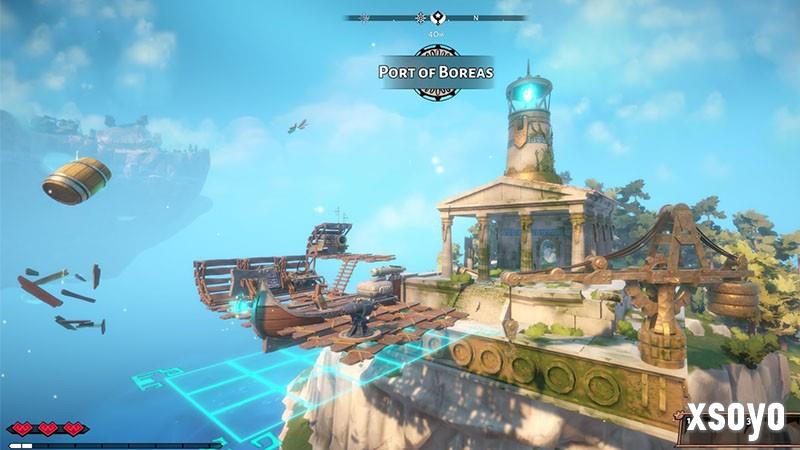Select the compass bar heading strip

pos(435,17)
